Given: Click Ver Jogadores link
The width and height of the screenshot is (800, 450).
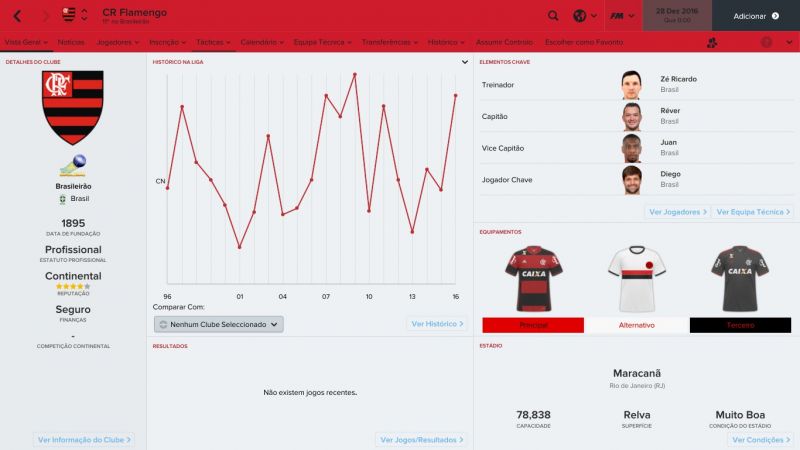Looking at the screenshot, I should (677, 212).
